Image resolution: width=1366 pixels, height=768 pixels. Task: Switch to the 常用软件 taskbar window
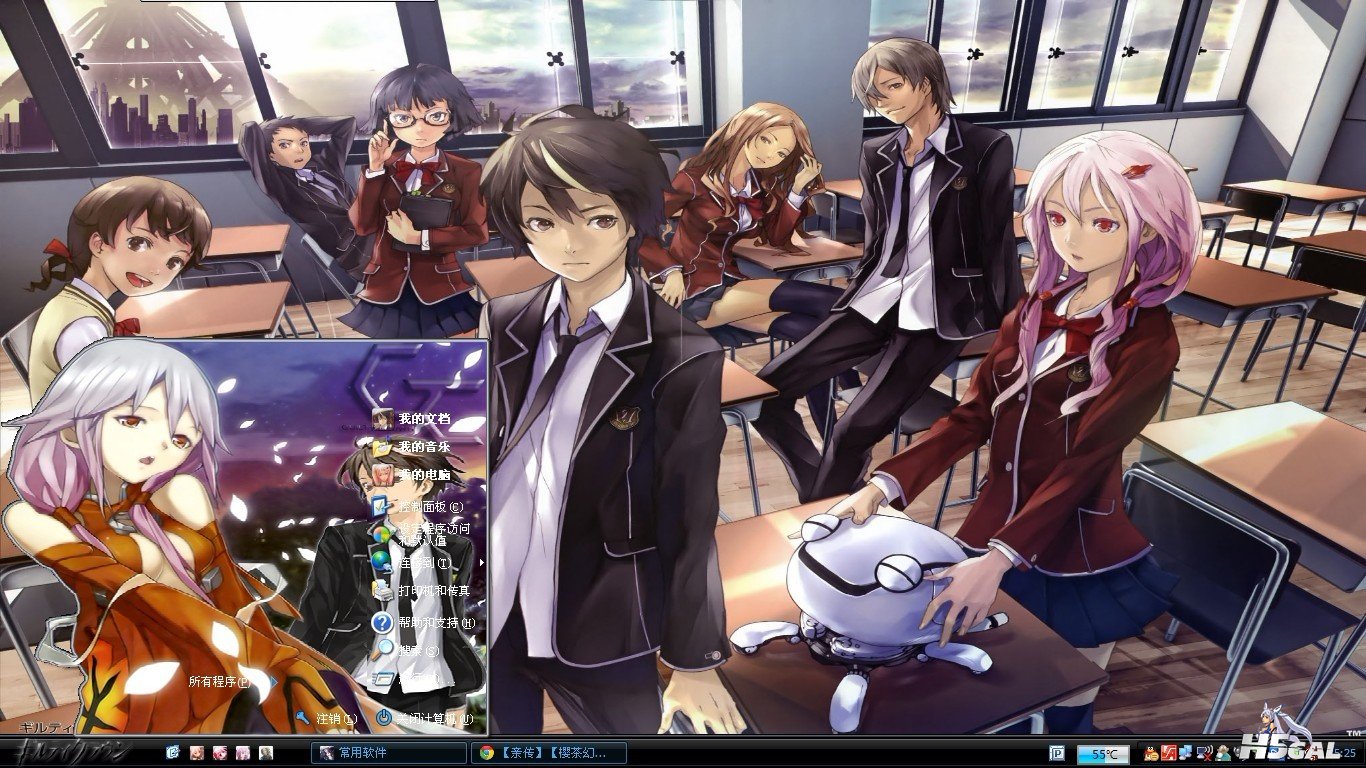click(388, 752)
